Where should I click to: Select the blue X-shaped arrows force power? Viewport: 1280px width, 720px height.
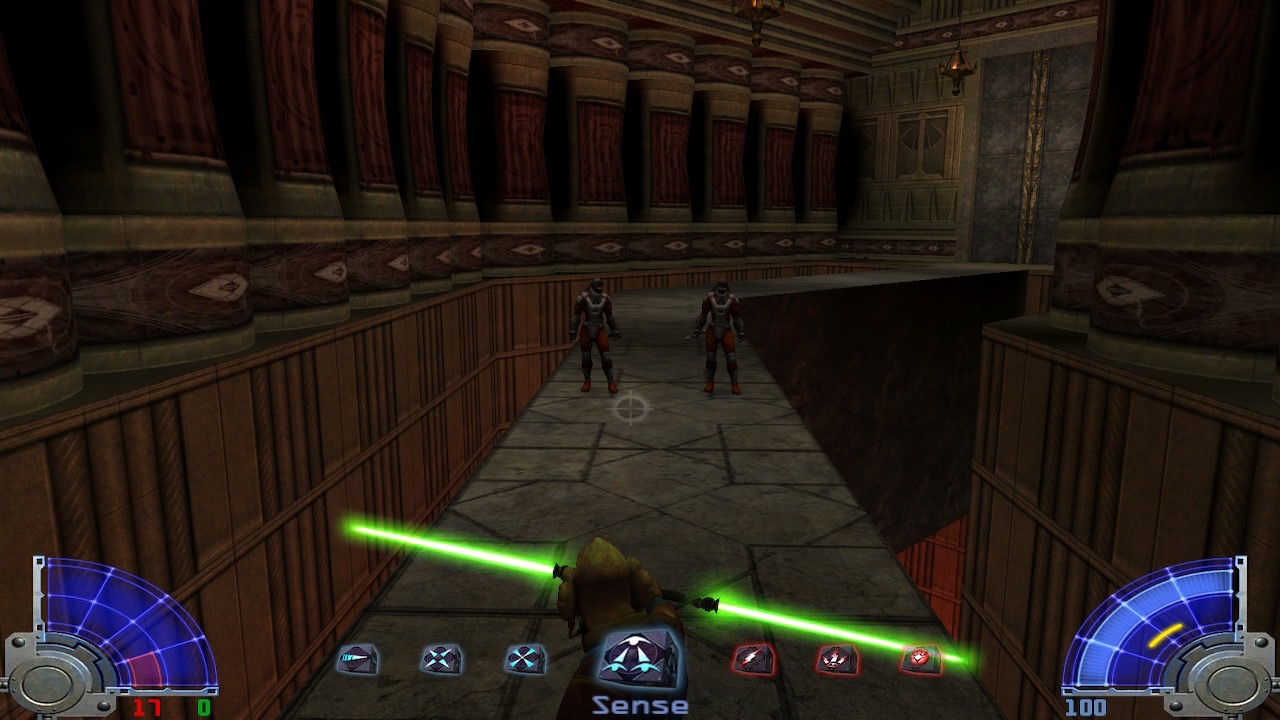pyautogui.click(x=441, y=659)
